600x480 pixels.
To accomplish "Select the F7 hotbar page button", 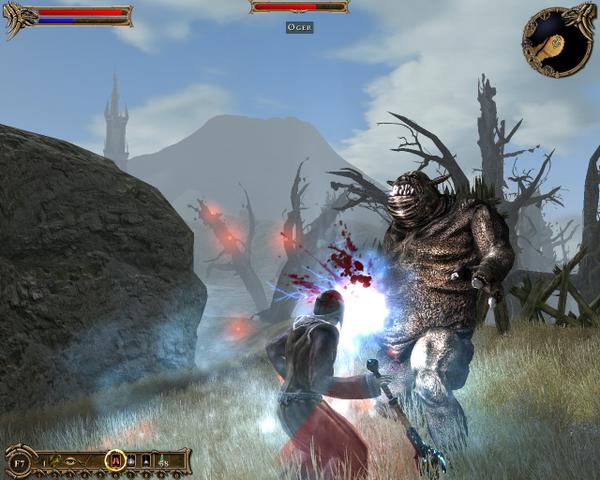I will (x=20, y=462).
